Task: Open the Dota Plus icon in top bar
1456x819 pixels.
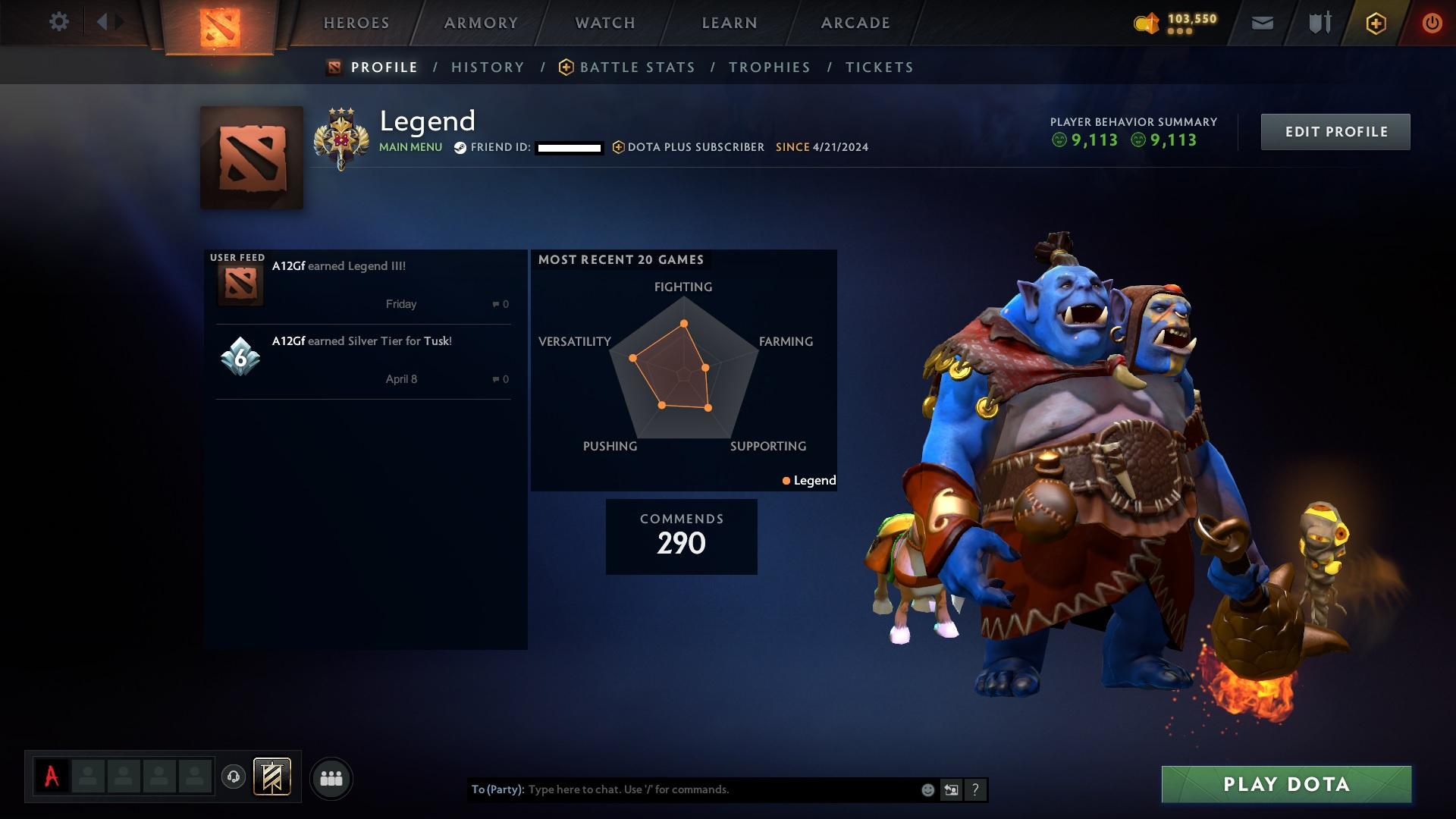Action: pyautogui.click(x=1376, y=24)
